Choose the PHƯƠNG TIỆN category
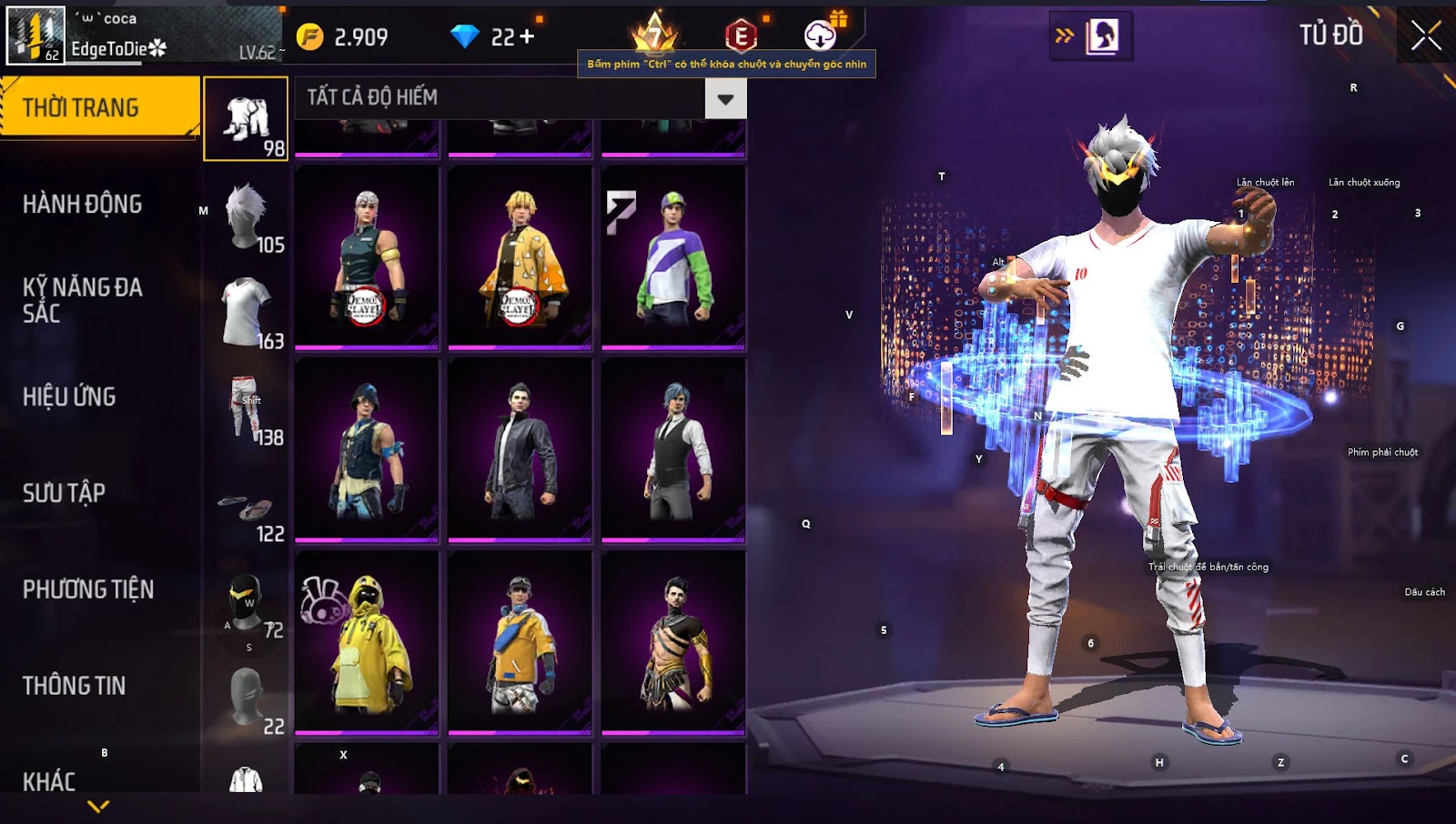Image resolution: width=1456 pixels, height=824 pixels. pos(88,589)
